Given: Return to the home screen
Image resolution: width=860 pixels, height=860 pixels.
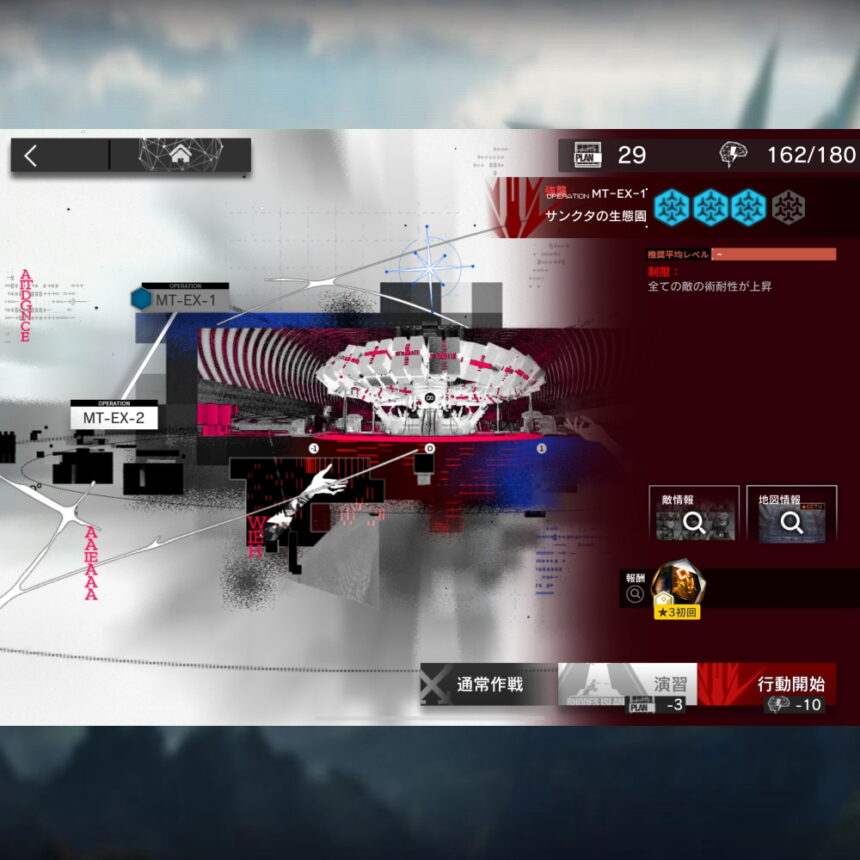Looking at the screenshot, I should click(180, 156).
